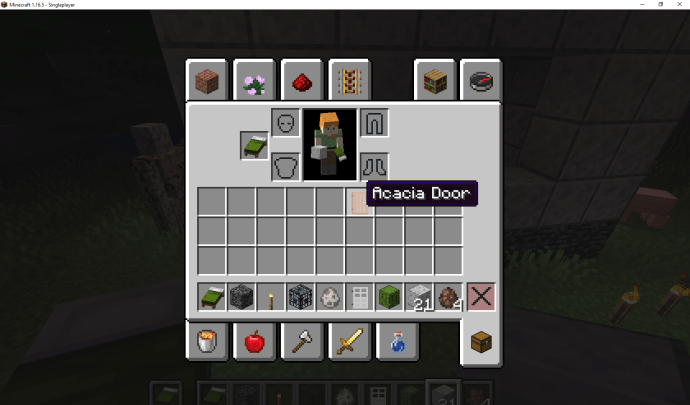Open the Transportation tab with rail icon

[349, 81]
